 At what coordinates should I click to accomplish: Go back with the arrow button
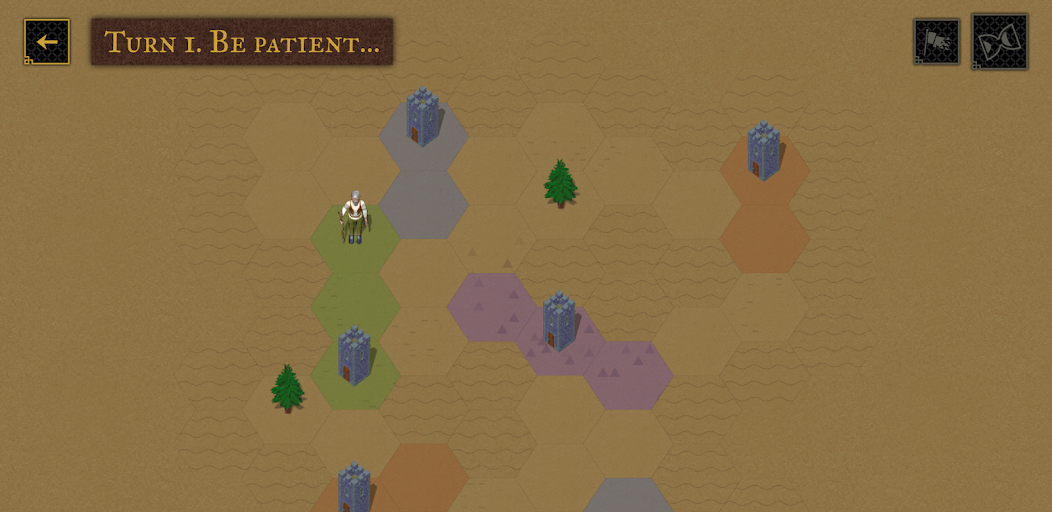pos(47,42)
